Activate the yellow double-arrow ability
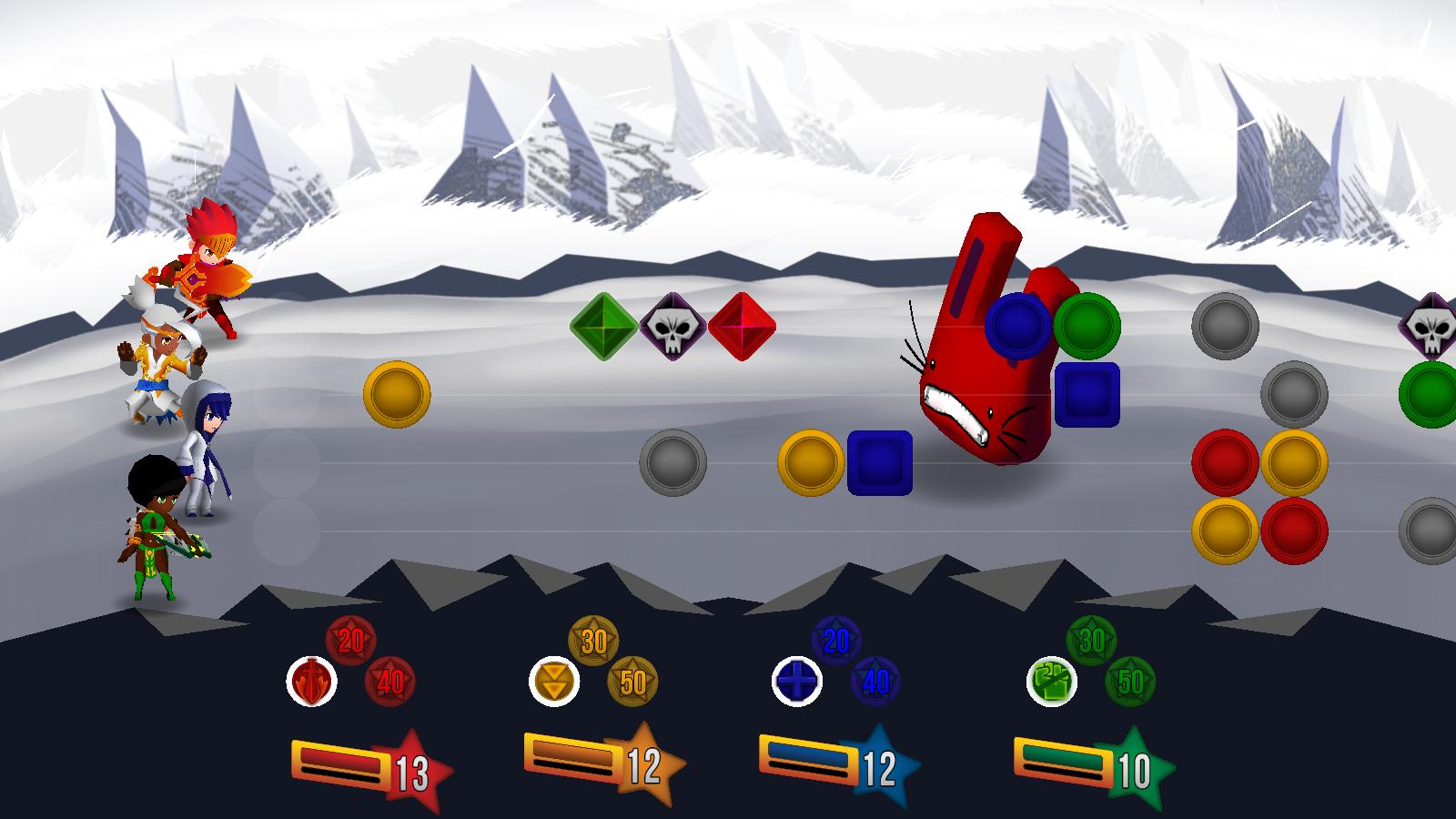 (x=554, y=681)
